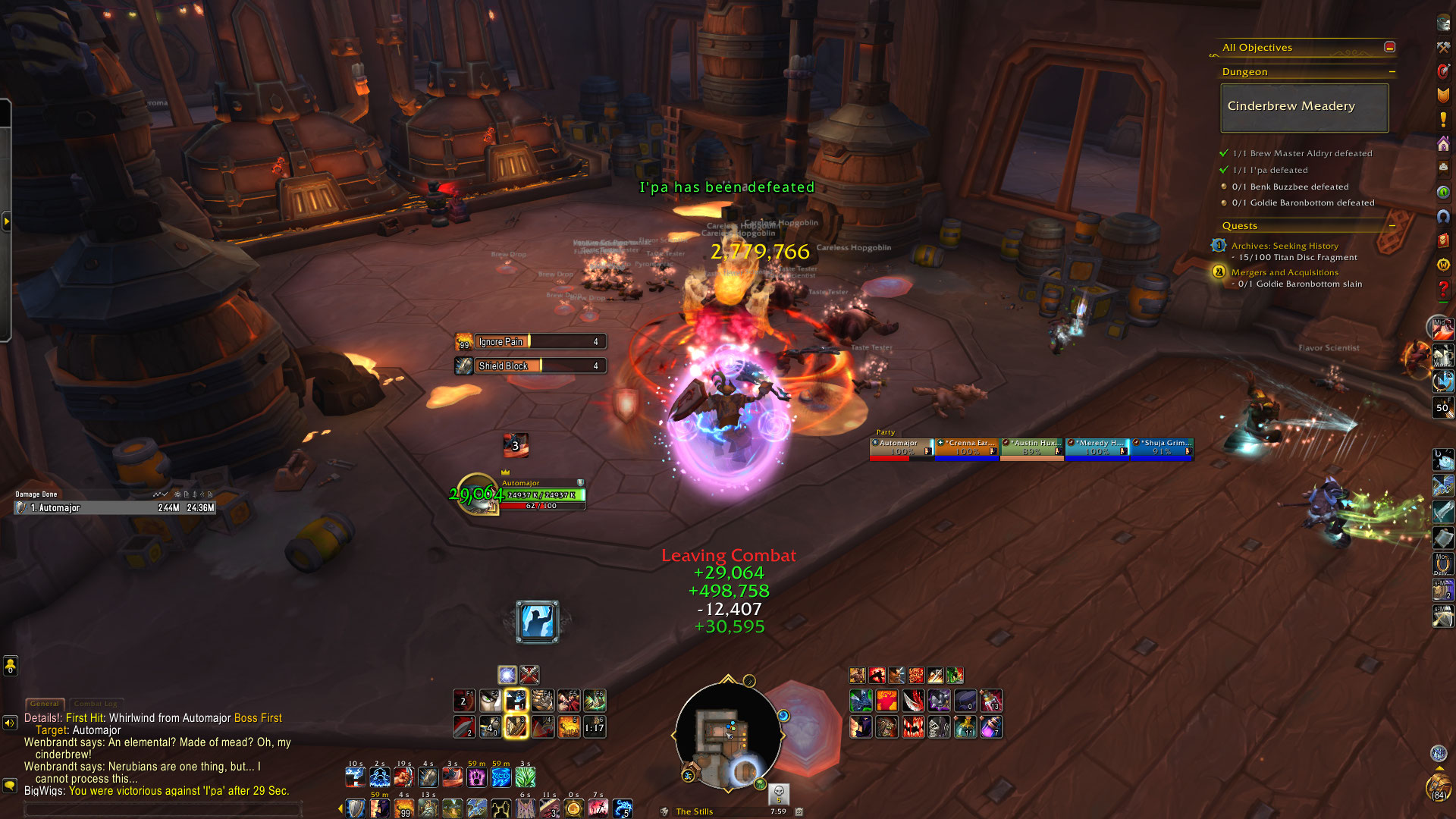Click the dungeon minimap

coord(726,736)
